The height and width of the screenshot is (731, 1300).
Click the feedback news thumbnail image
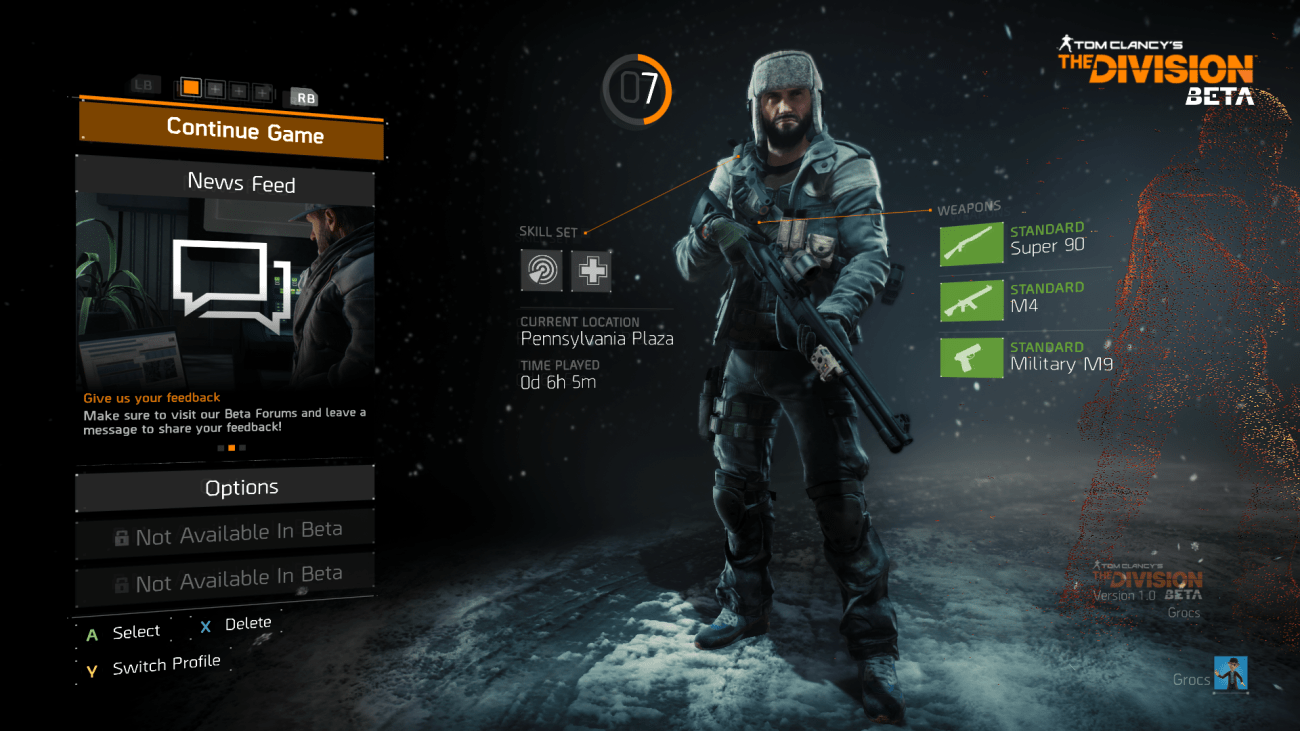tap(225, 290)
